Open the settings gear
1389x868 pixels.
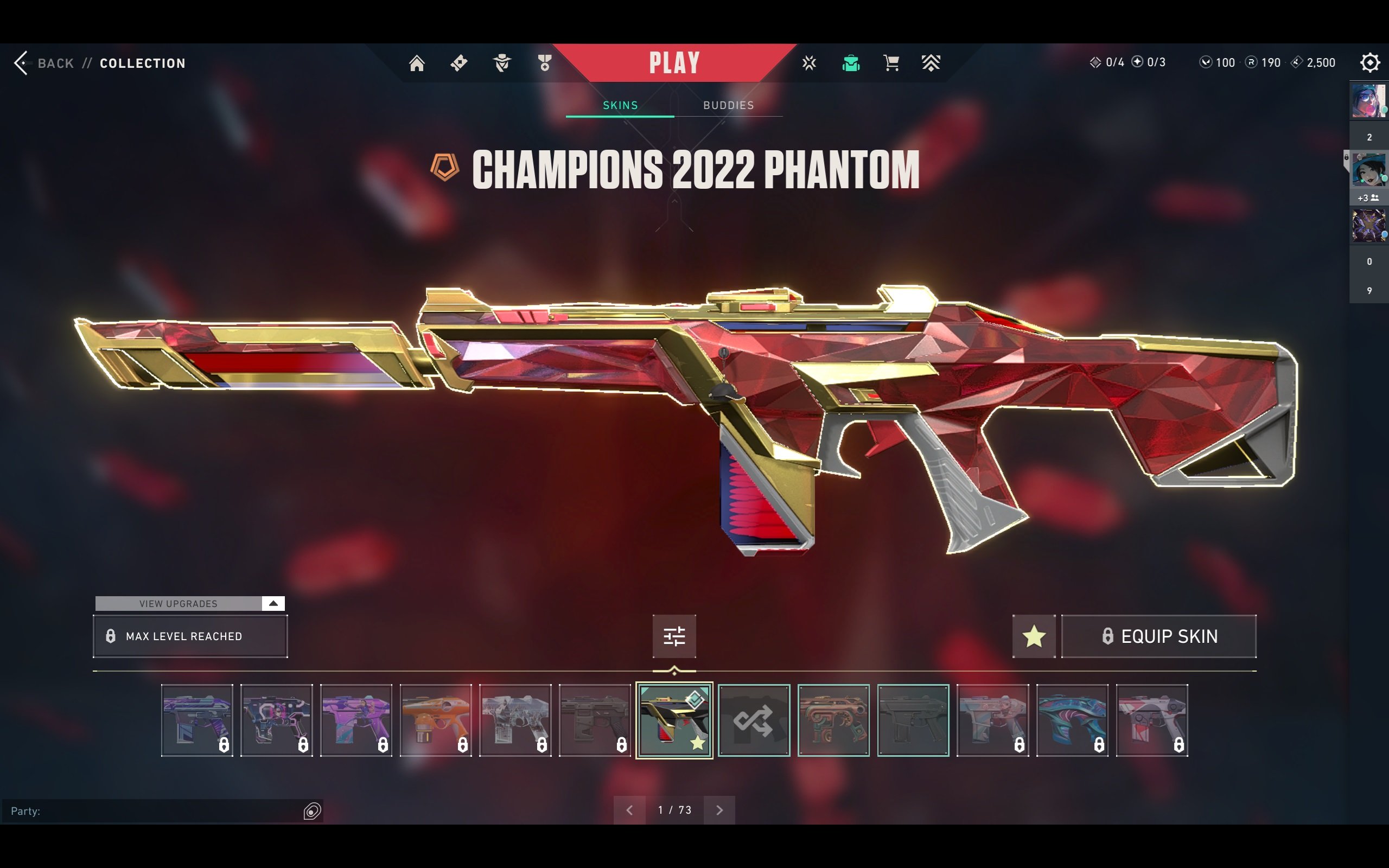click(1369, 62)
